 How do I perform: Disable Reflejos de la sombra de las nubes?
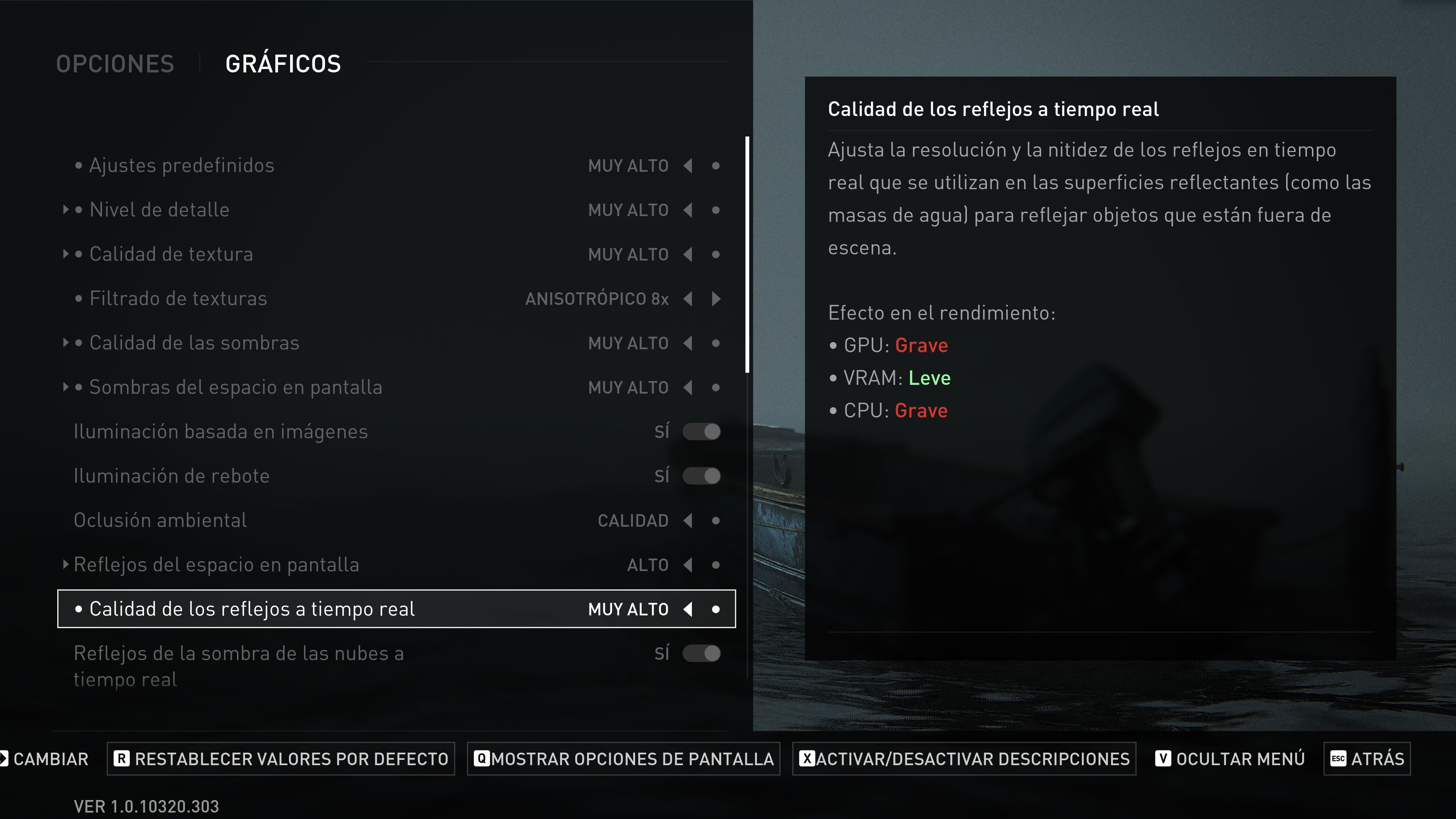pos(701,653)
